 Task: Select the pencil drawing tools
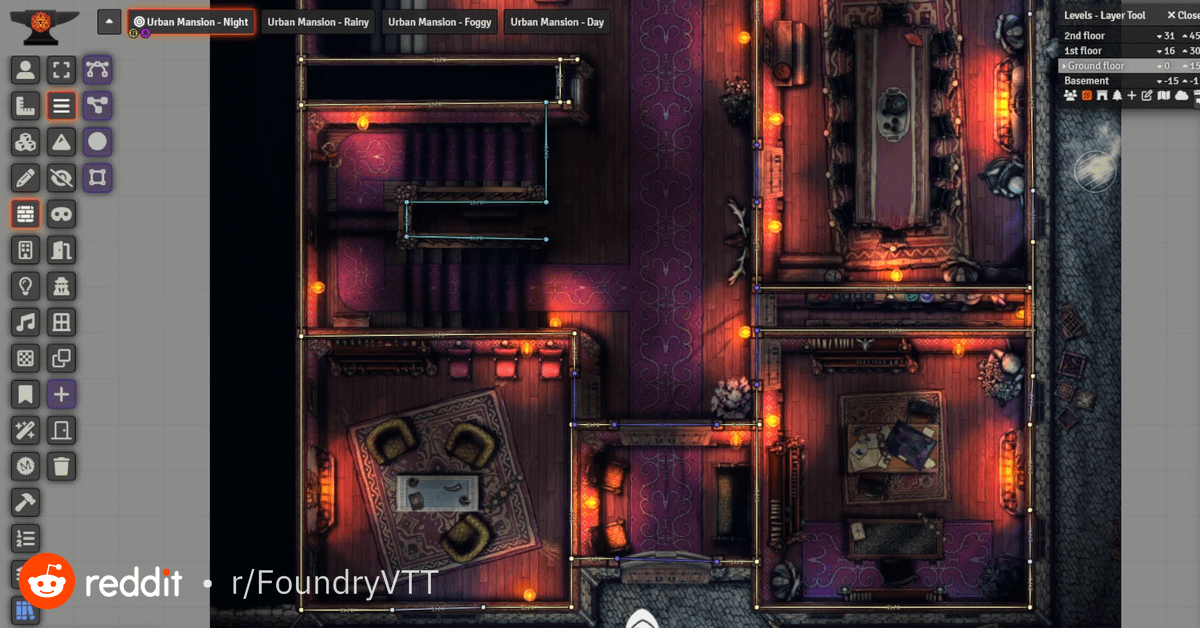25,178
